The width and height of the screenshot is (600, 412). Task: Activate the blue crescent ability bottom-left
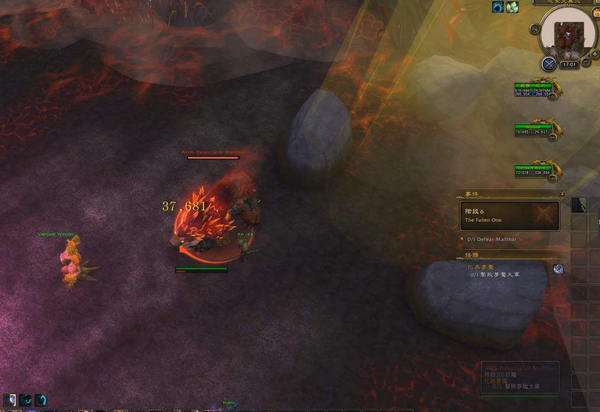[x=41, y=400]
